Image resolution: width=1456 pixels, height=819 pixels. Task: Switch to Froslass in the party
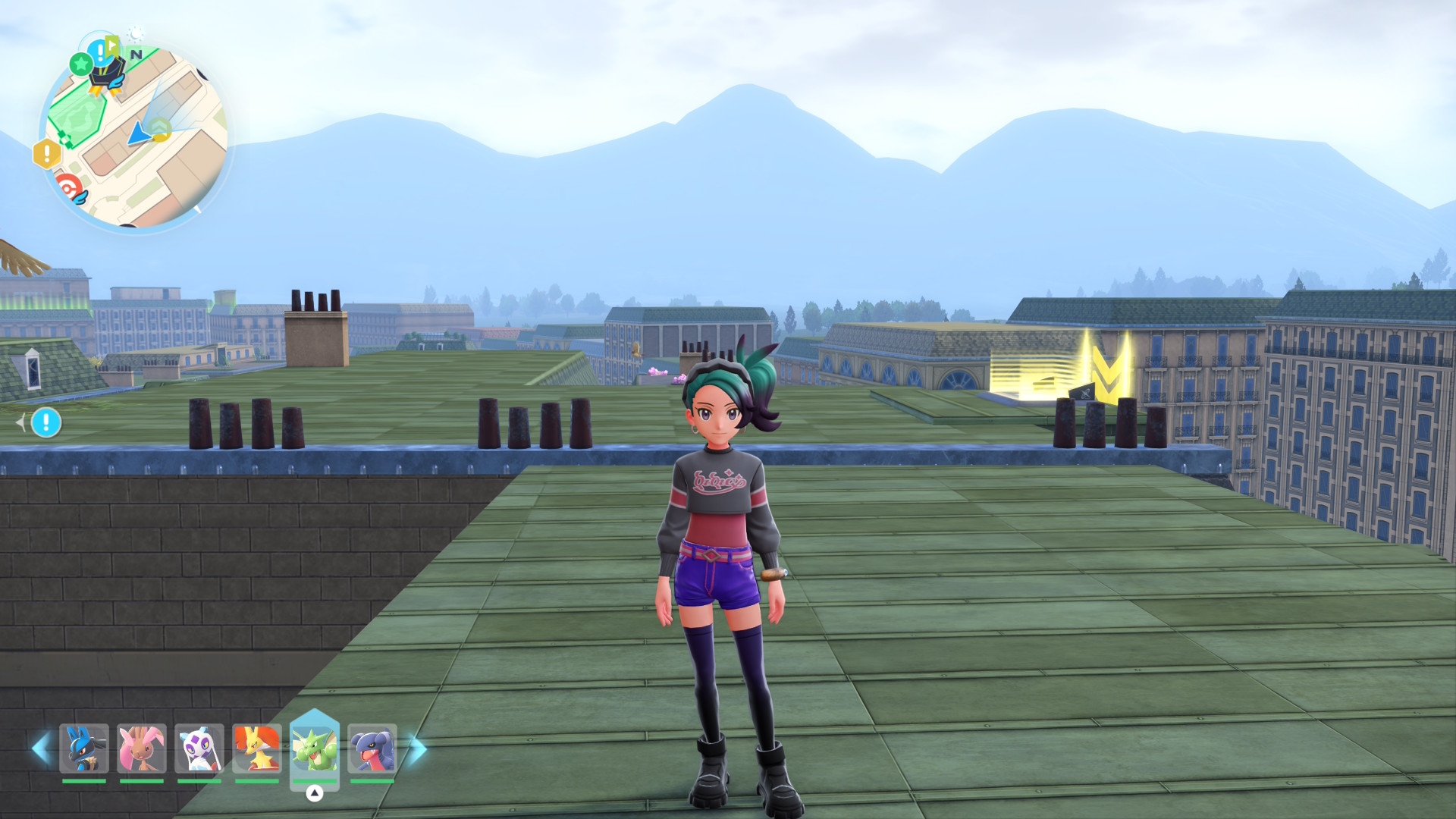[x=199, y=748]
